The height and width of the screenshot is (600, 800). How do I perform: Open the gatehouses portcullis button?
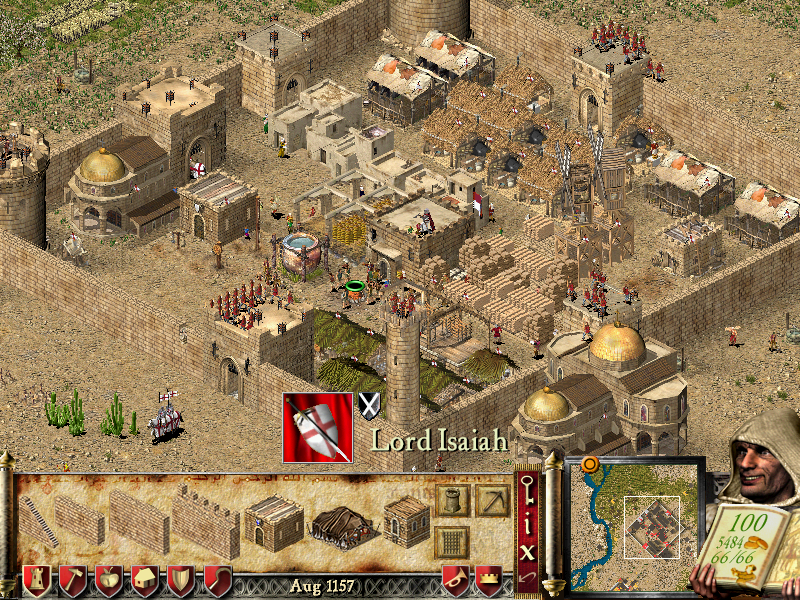click(453, 543)
